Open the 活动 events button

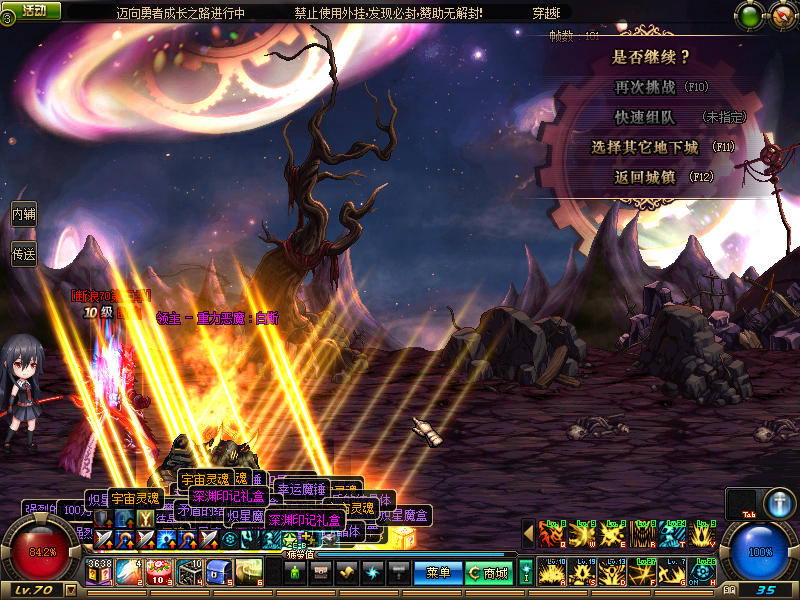pos(33,10)
